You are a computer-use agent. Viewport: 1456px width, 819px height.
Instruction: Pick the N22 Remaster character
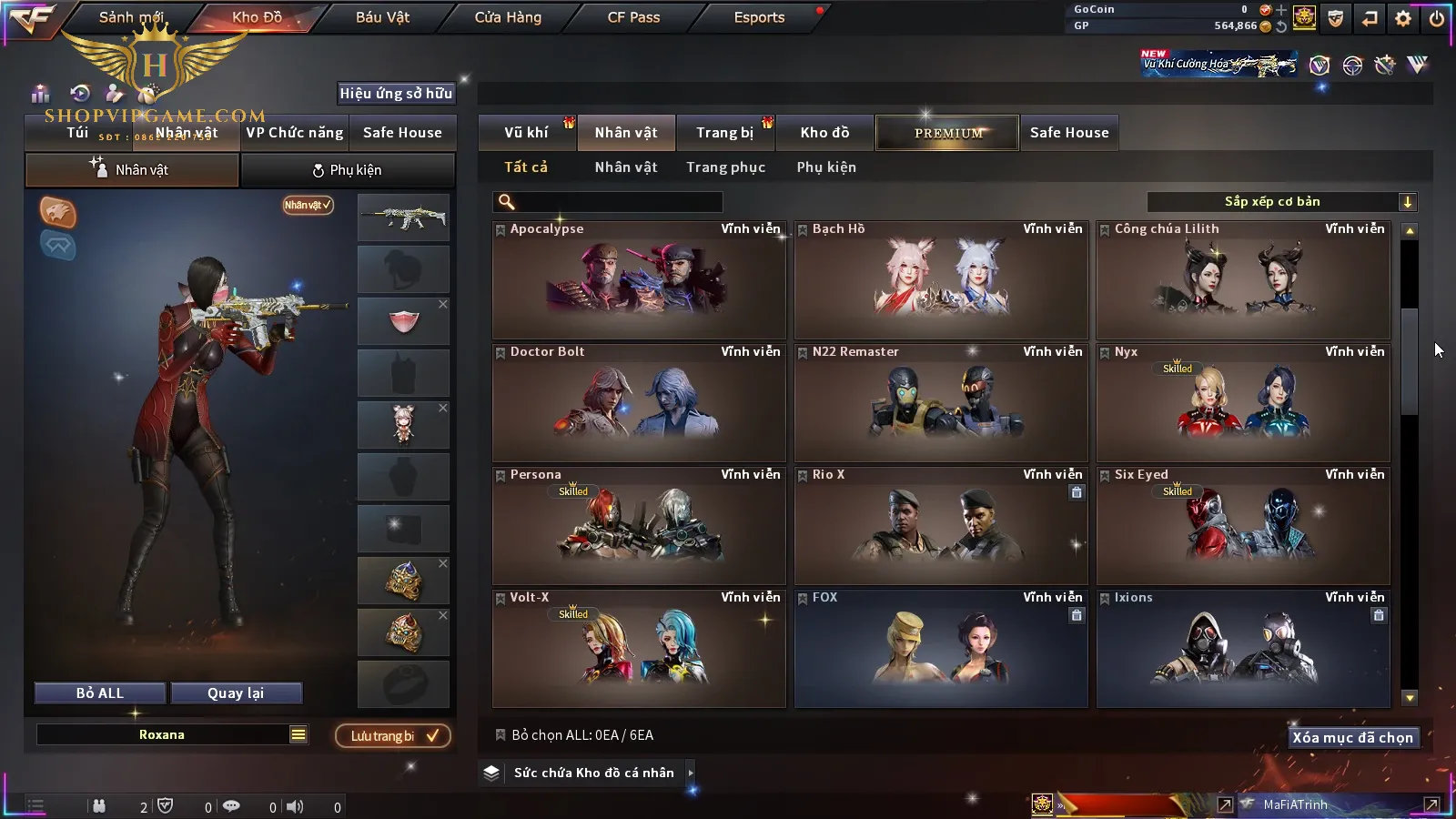point(941,403)
